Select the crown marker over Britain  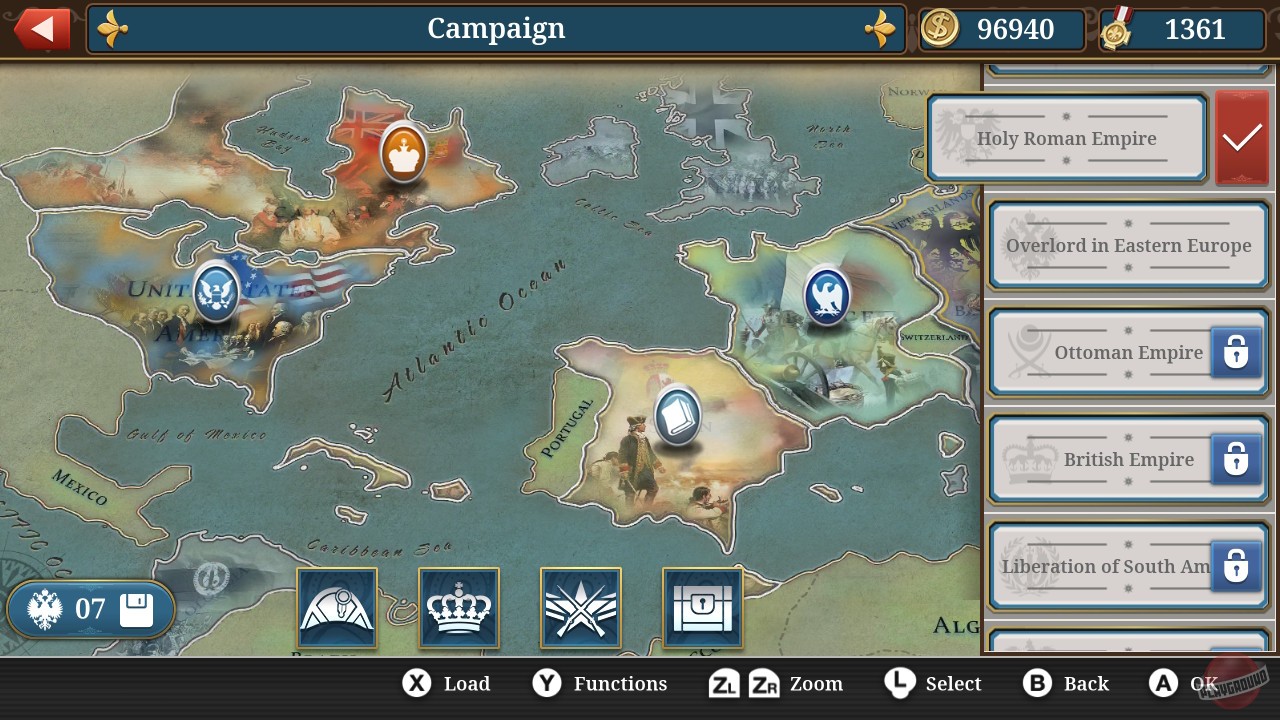tap(403, 155)
